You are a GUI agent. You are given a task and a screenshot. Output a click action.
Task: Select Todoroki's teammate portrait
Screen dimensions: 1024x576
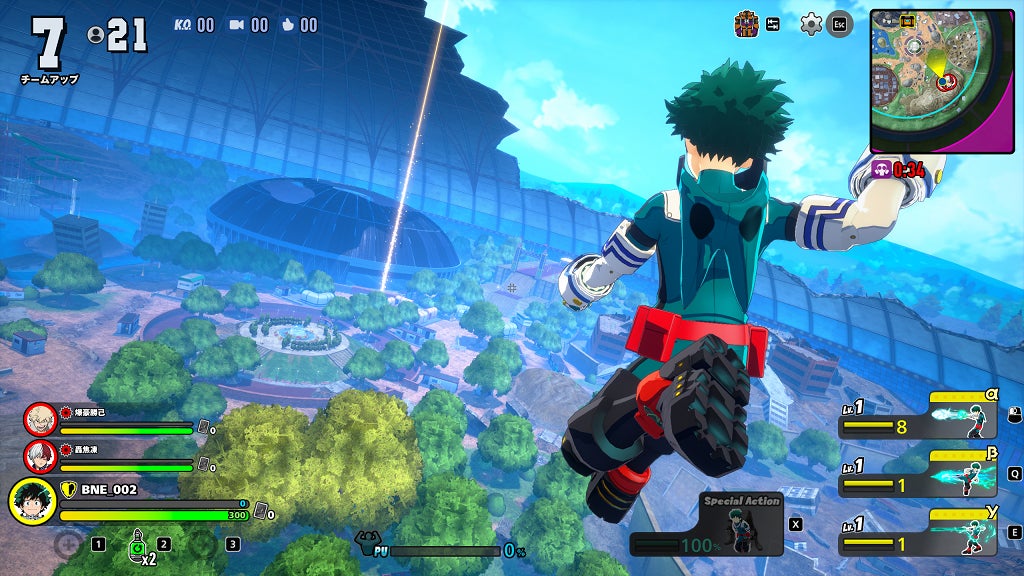[x=40, y=455]
